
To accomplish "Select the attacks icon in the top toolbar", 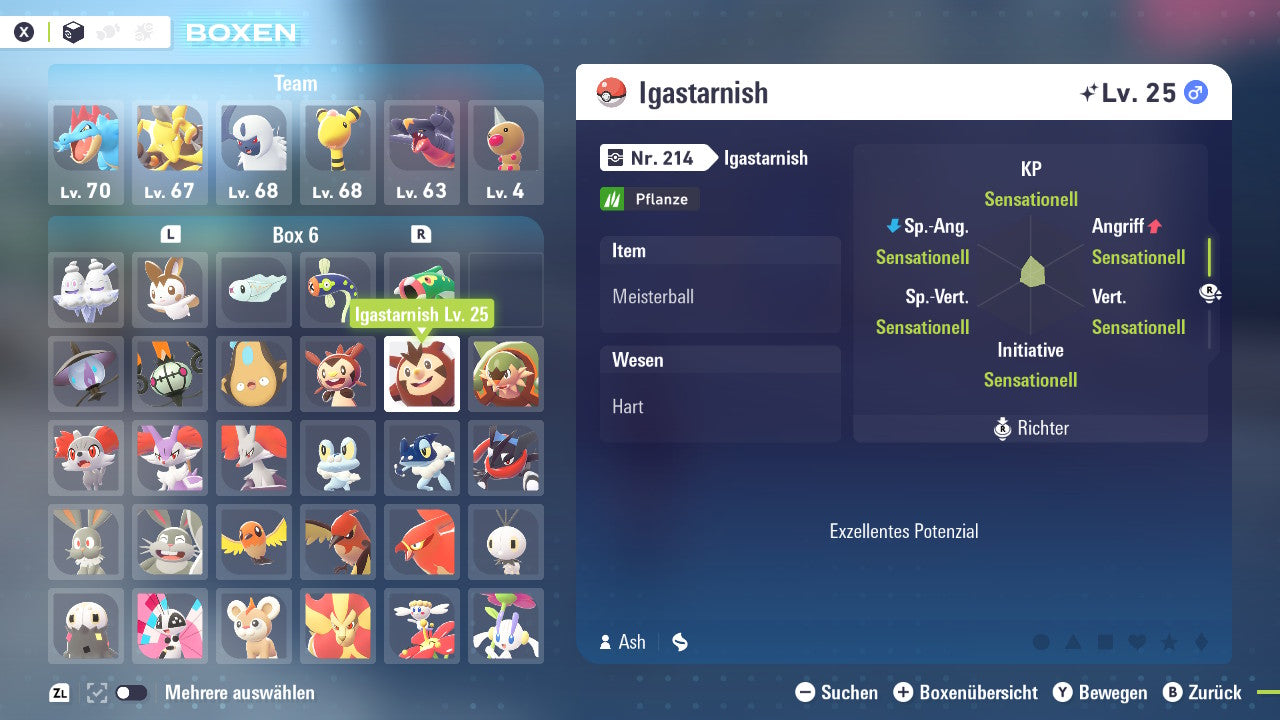I will pyautogui.click(x=143, y=31).
